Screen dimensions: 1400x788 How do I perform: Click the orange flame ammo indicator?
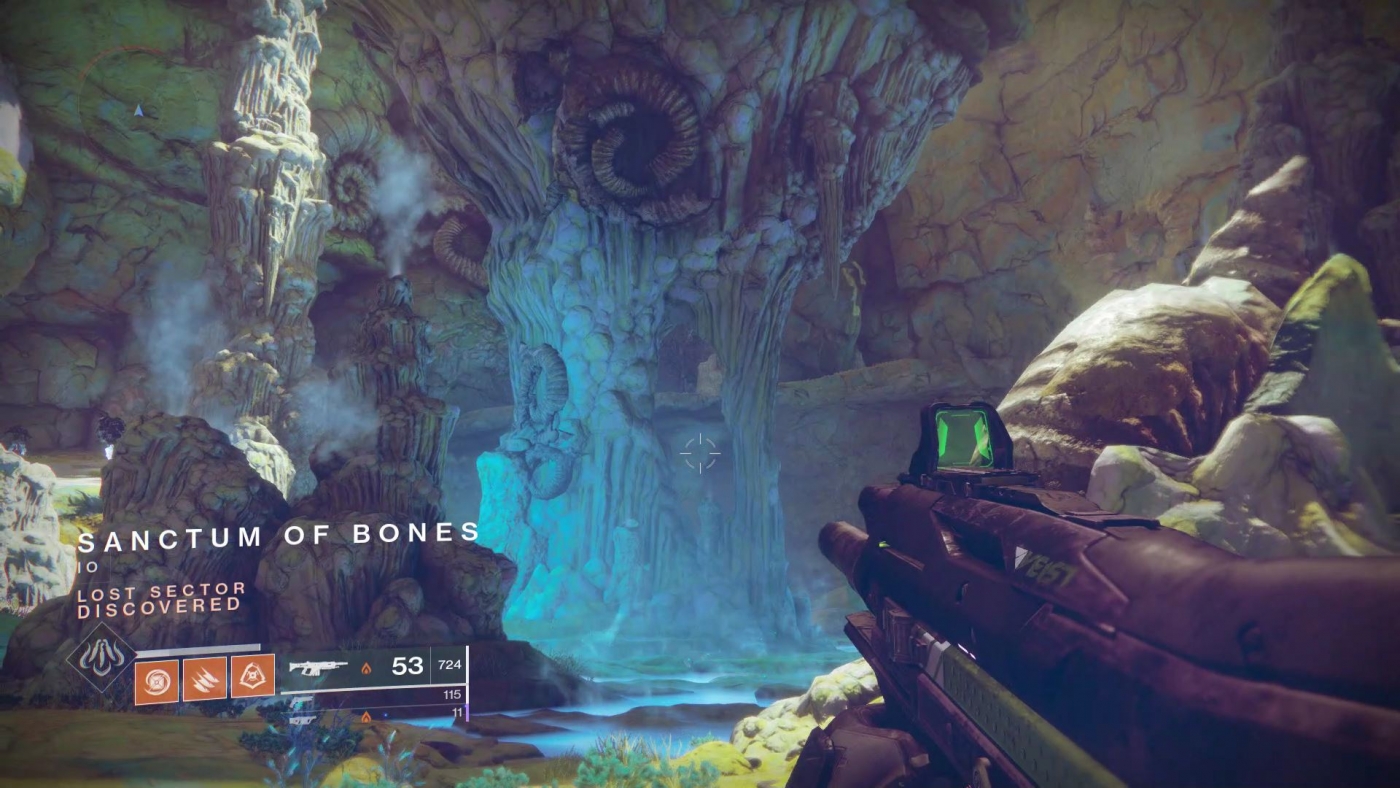[366, 669]
